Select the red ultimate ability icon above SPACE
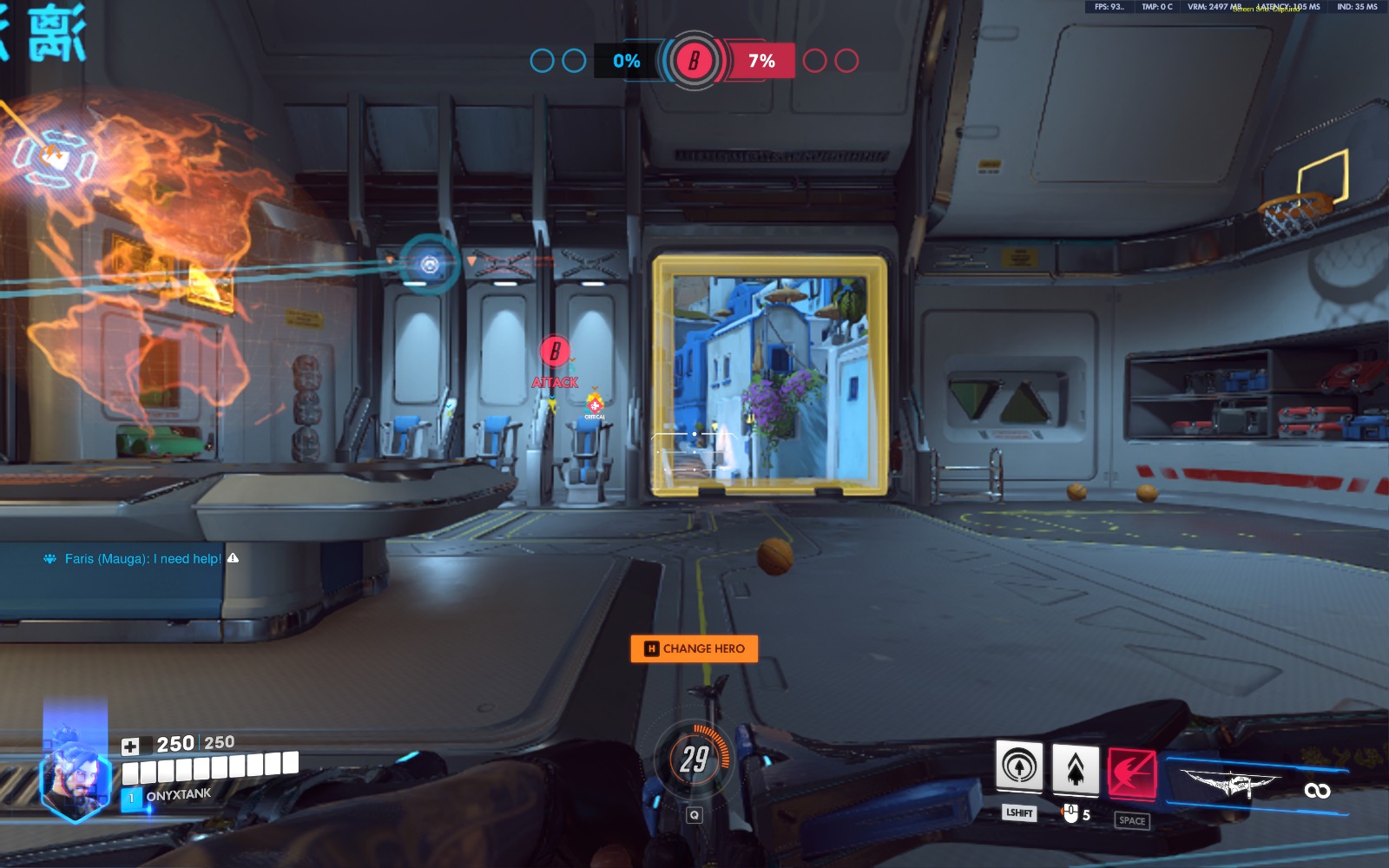1389x868 pixels. coord(1133,773)
